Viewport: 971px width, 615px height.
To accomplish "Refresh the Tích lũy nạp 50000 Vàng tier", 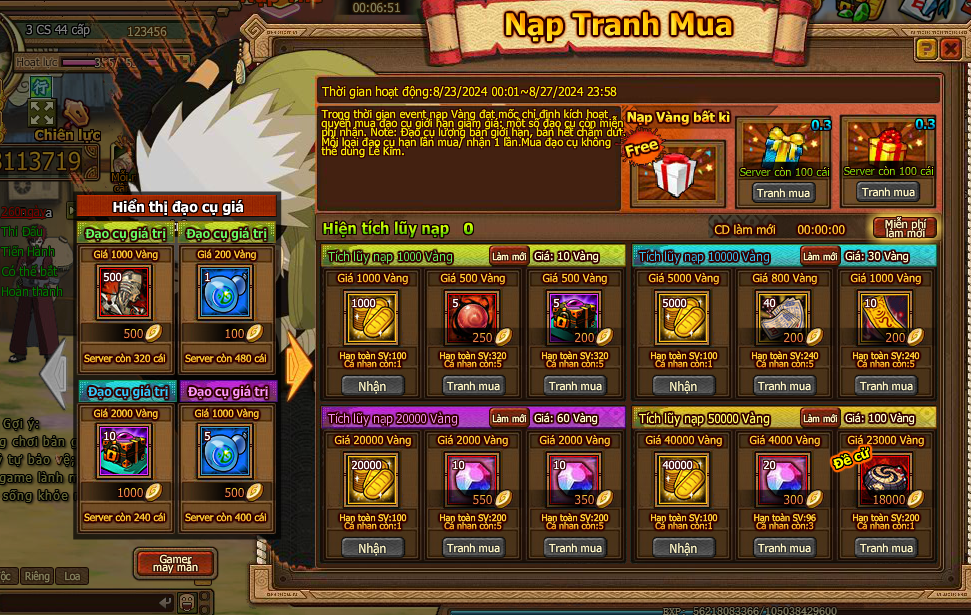I will click(819, 418).
